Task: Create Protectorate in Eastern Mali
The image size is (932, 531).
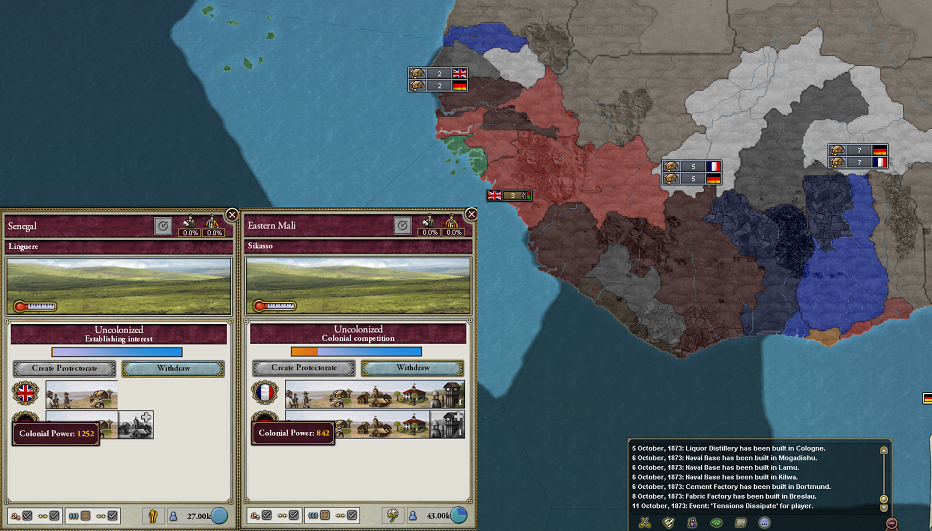Action: (x=303, y=368)
